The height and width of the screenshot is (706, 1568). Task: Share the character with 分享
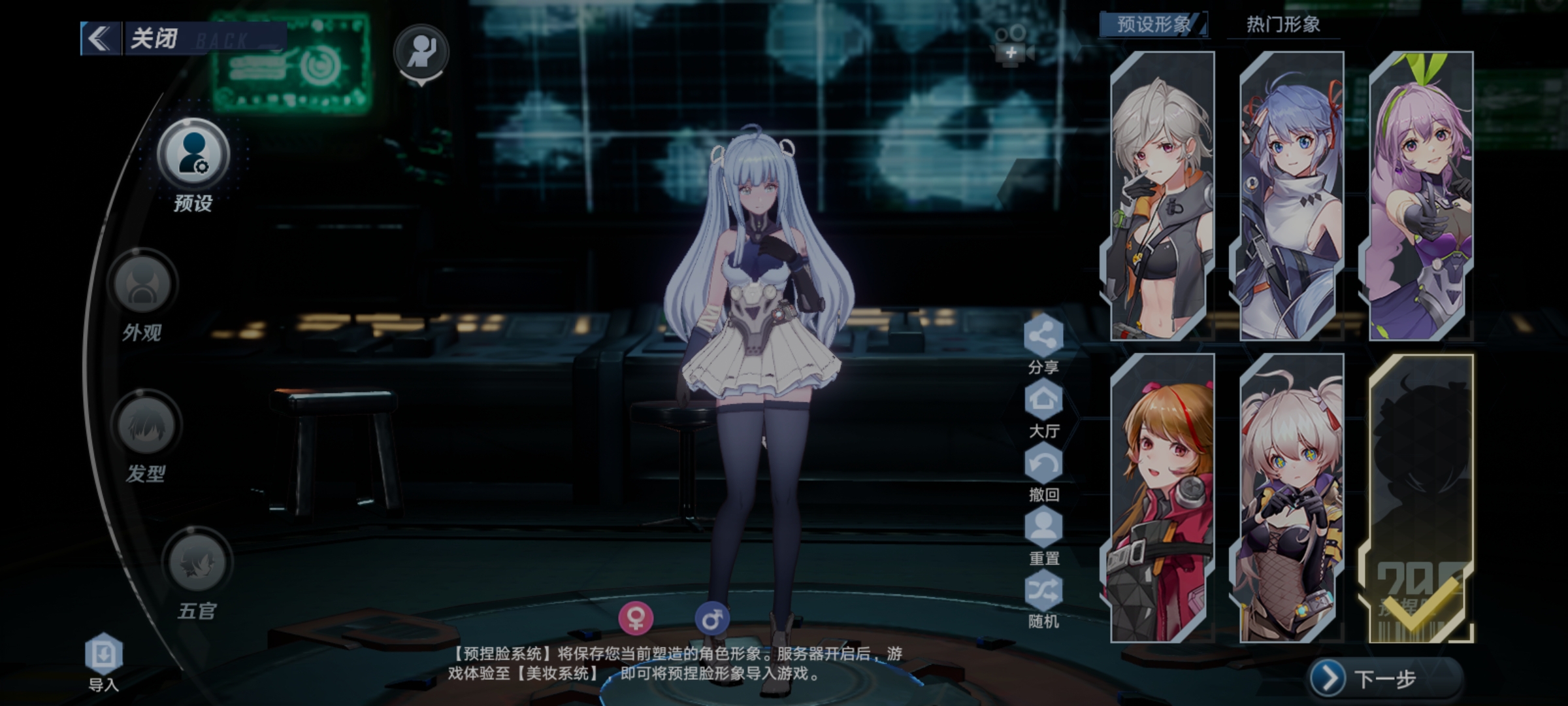point(1043,337)
